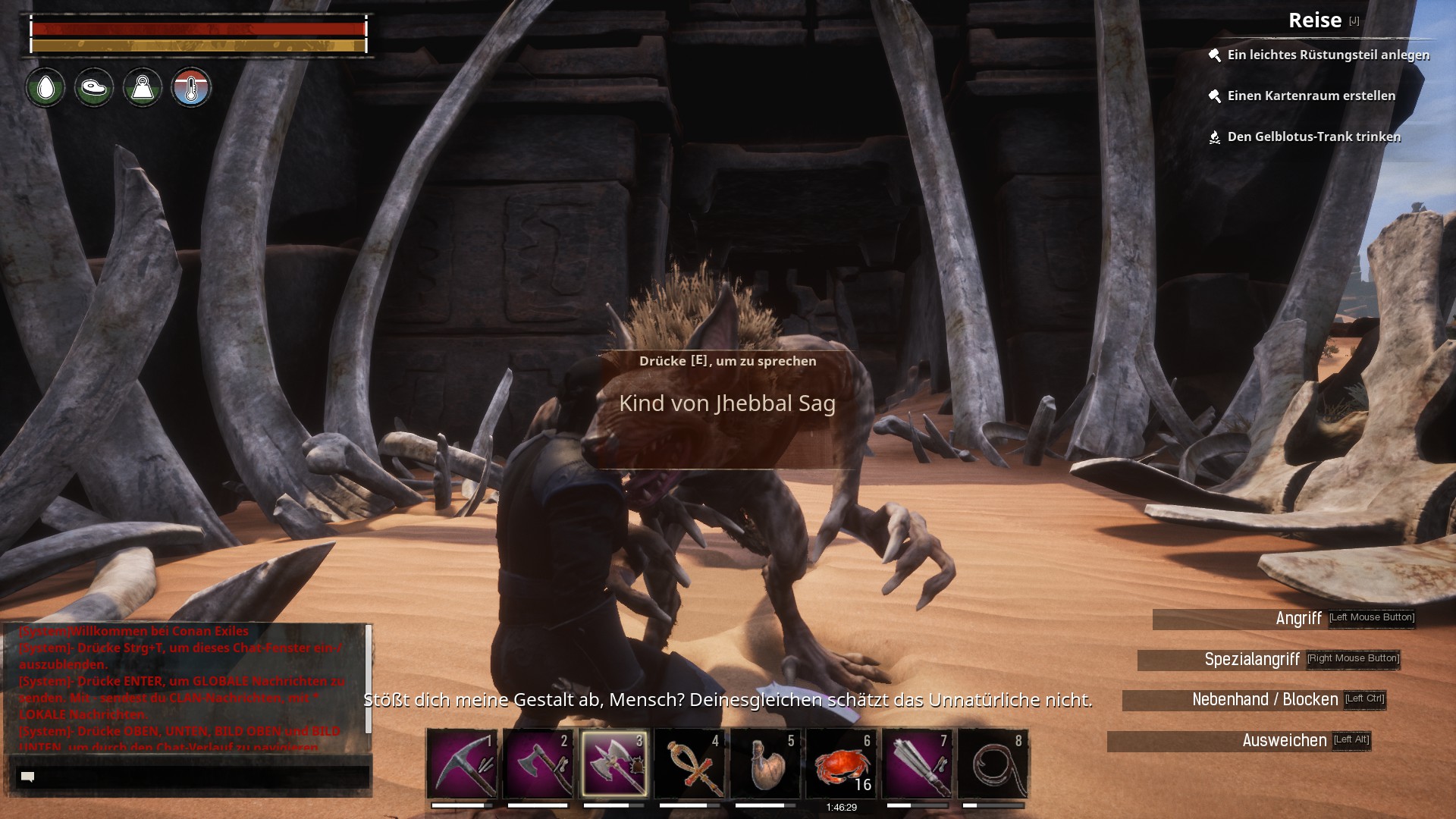This screenshot has width=1456, height=819.
Task: Click the water drop thirst icon
Action: coord(45,88)
